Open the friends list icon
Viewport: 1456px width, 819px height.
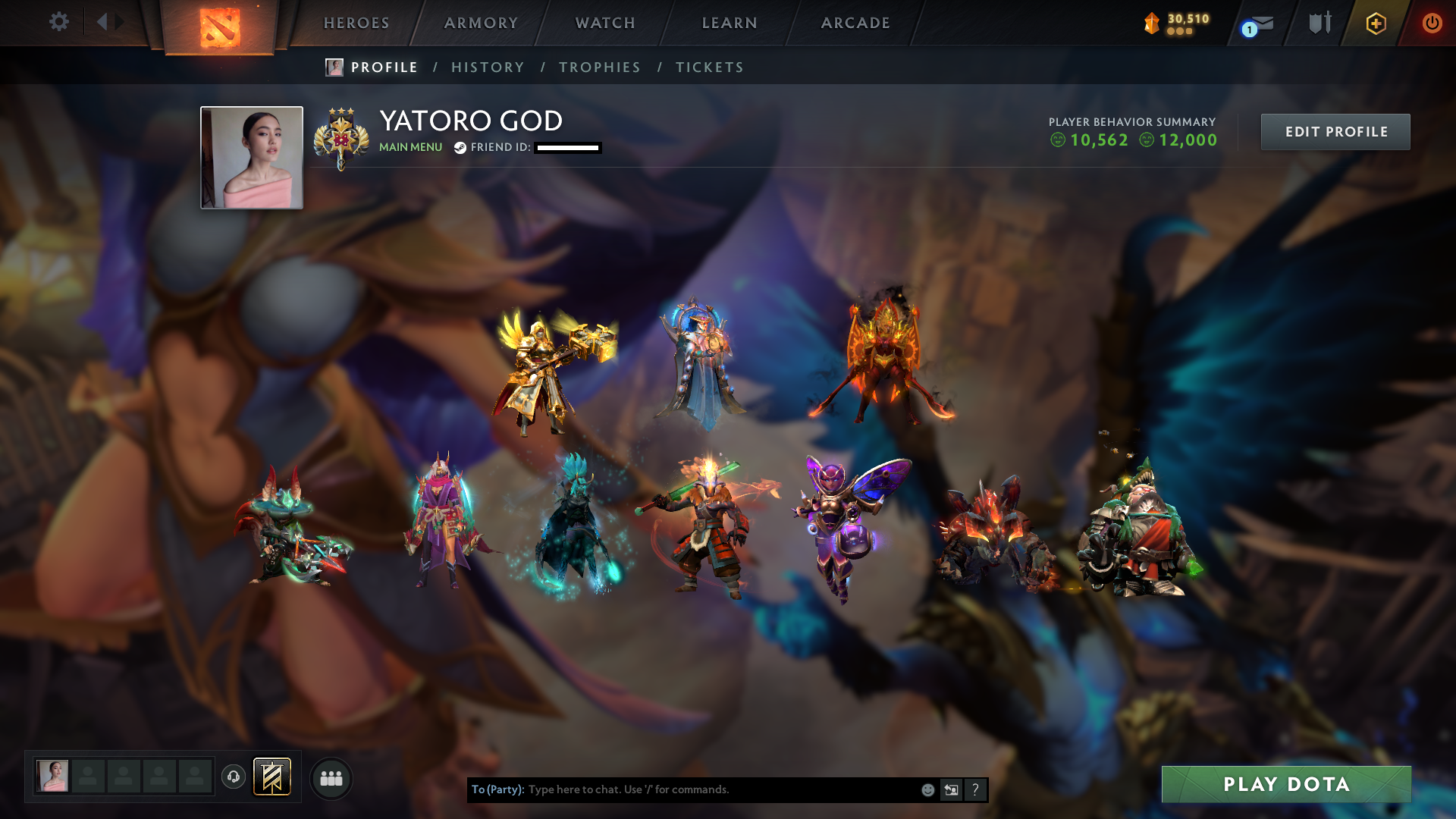(x=331, y=777)
